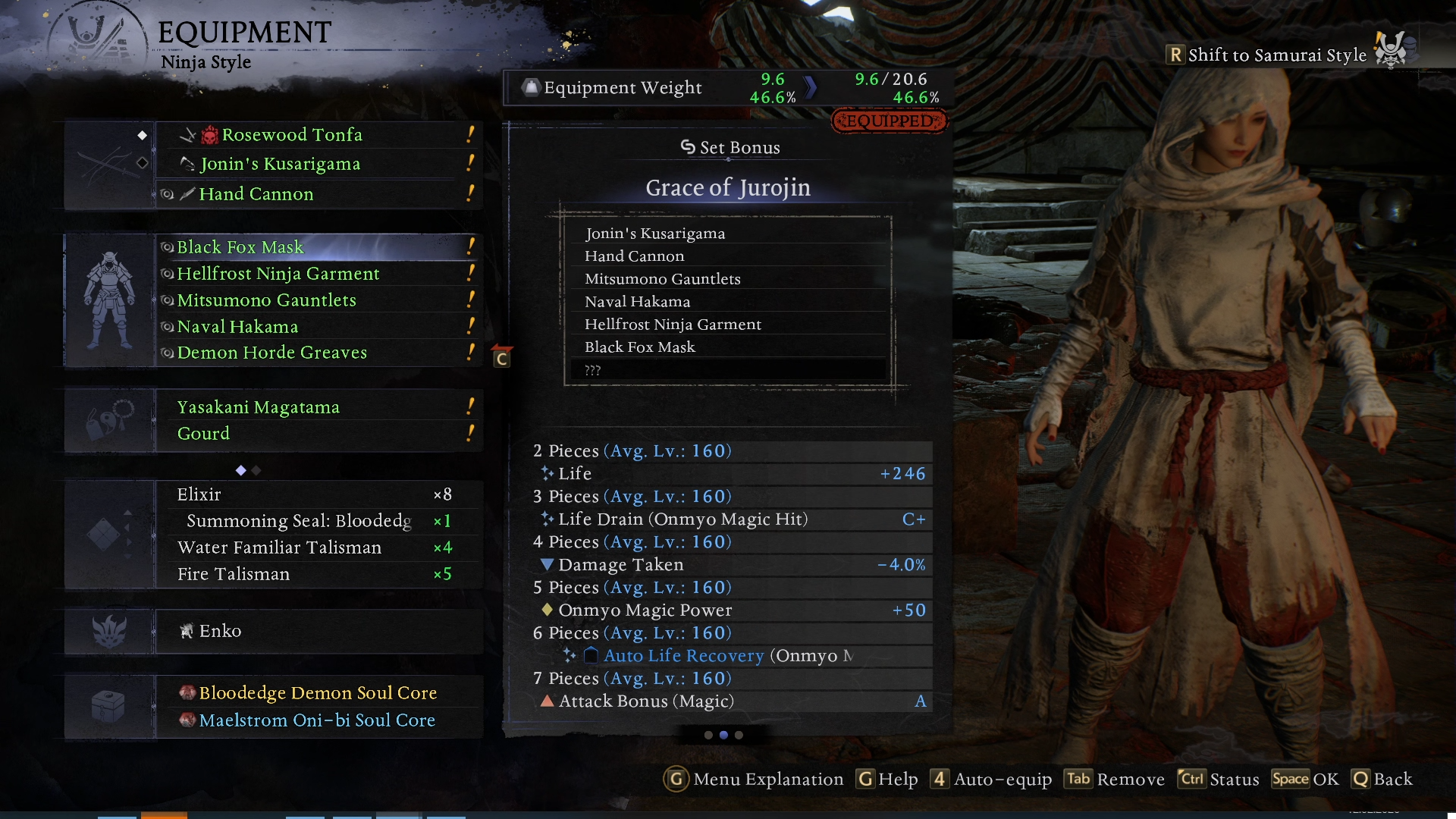Image resolution: width=1456 pixels, height=819 pixels.
Task: Pick the Demon Horde Greaves slot
Action: click(271, 353)
